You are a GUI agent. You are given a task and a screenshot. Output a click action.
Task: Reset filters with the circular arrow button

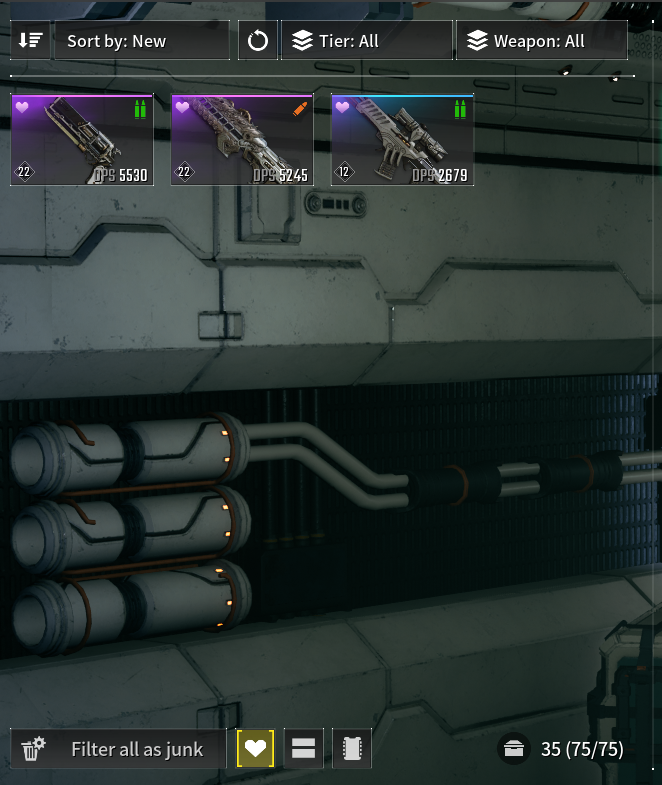(x=258, y=41)
